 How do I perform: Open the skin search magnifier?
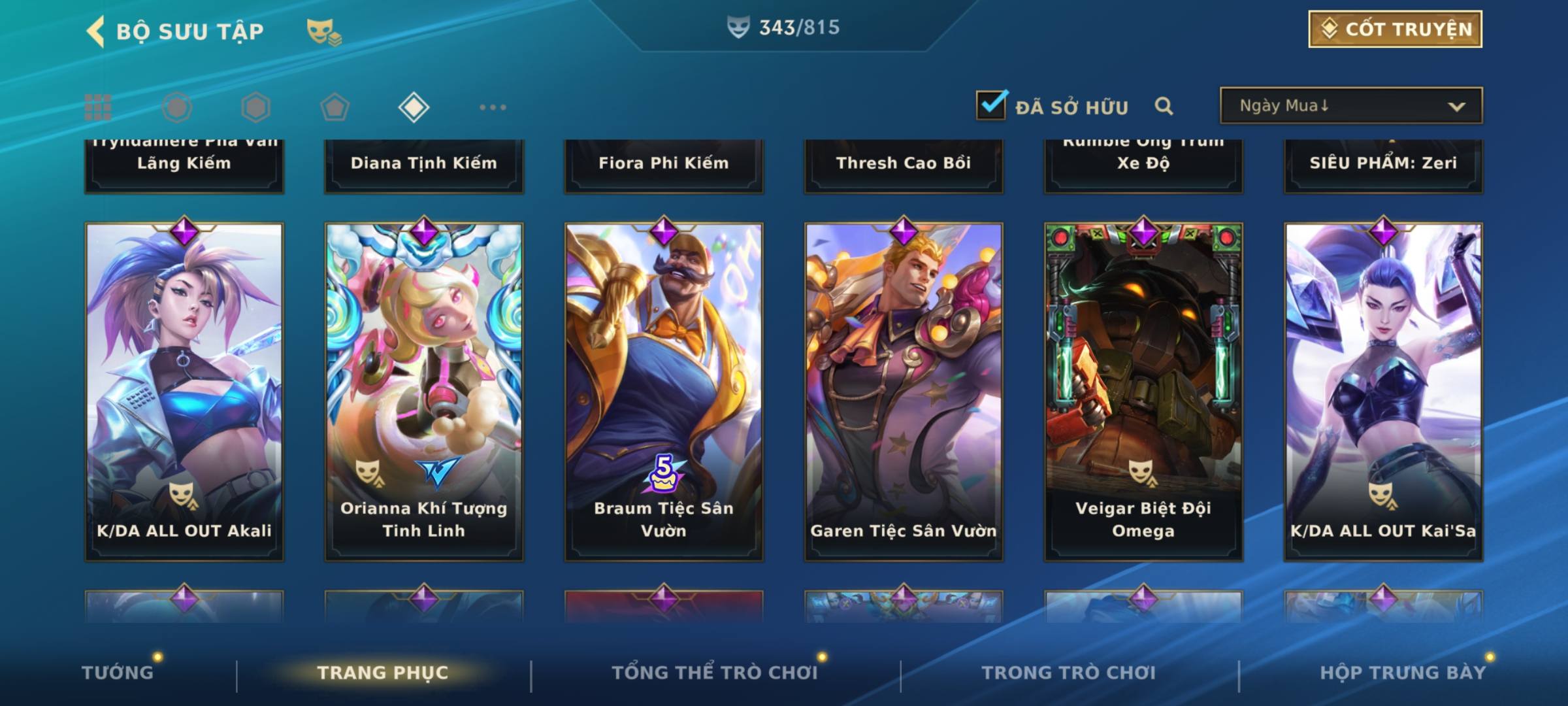click(x=1164, y=106)
